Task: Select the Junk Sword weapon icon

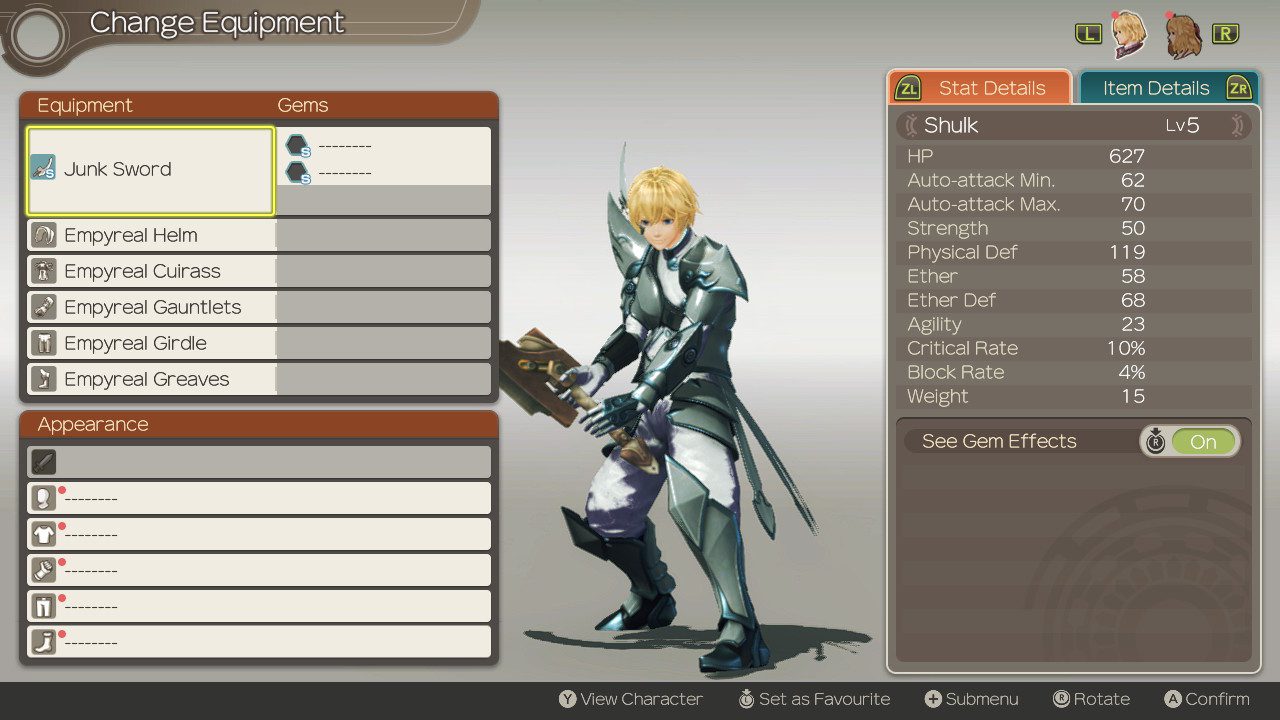Action: coord(43,169)
